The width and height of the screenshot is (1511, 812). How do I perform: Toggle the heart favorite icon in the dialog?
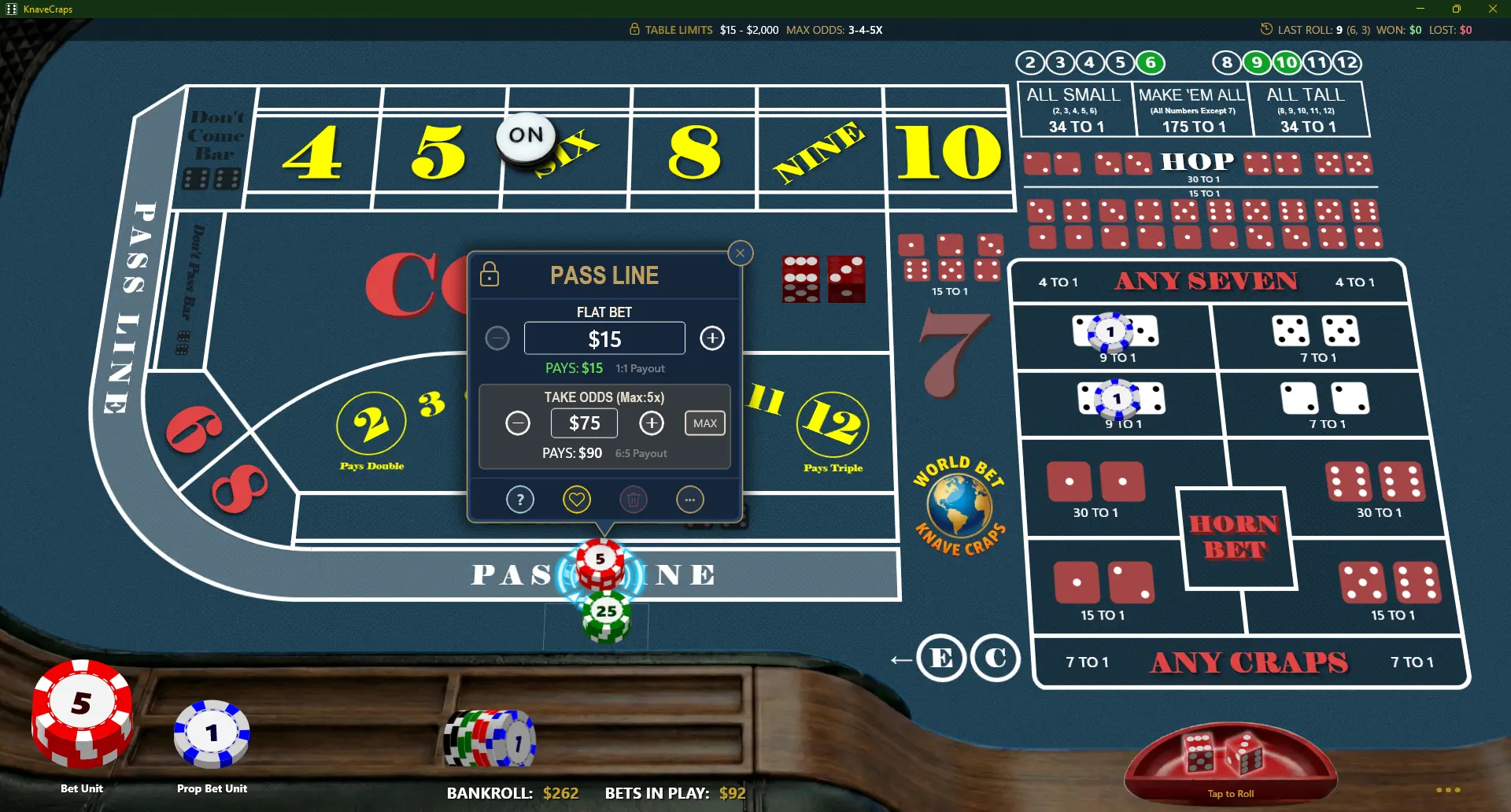tap(577, 499)
